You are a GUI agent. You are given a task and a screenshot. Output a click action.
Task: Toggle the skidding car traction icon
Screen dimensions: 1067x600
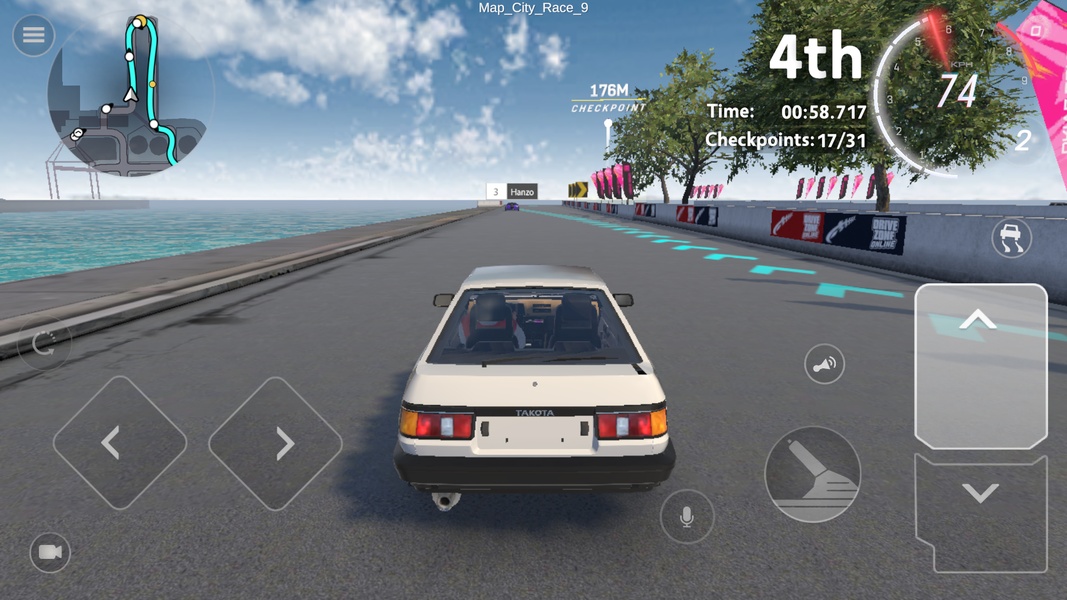click(1011, 237)
